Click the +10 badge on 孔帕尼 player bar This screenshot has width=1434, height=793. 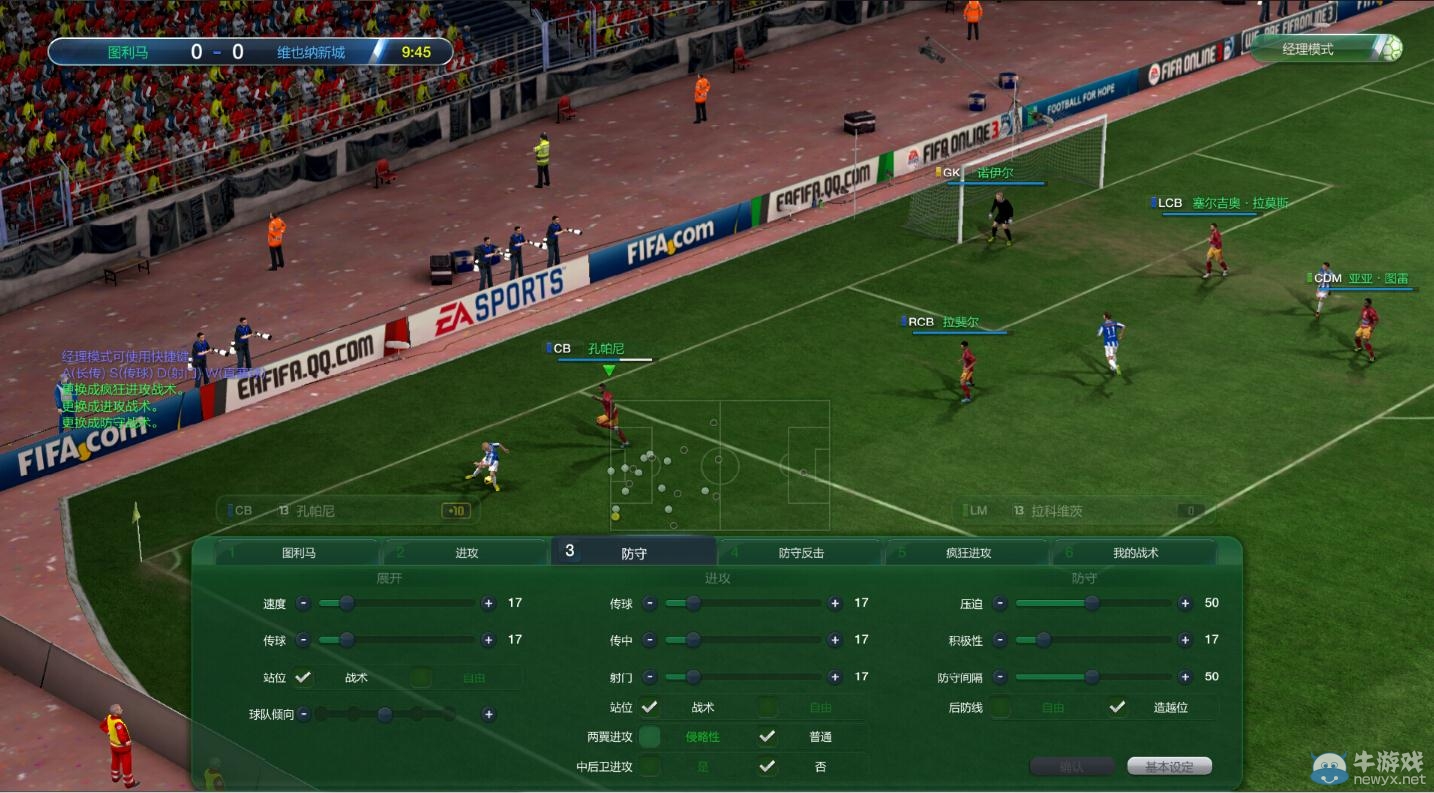(x=456, y=510)
